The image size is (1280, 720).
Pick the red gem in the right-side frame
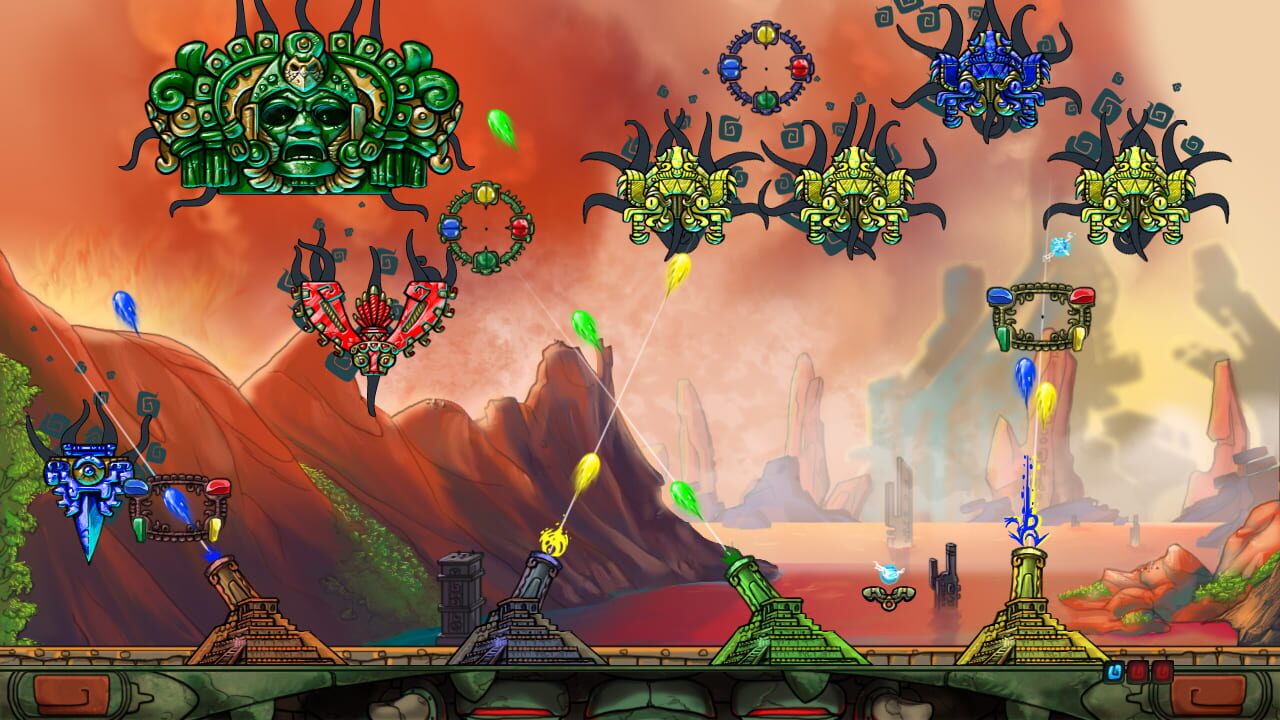coord(1082,296)
